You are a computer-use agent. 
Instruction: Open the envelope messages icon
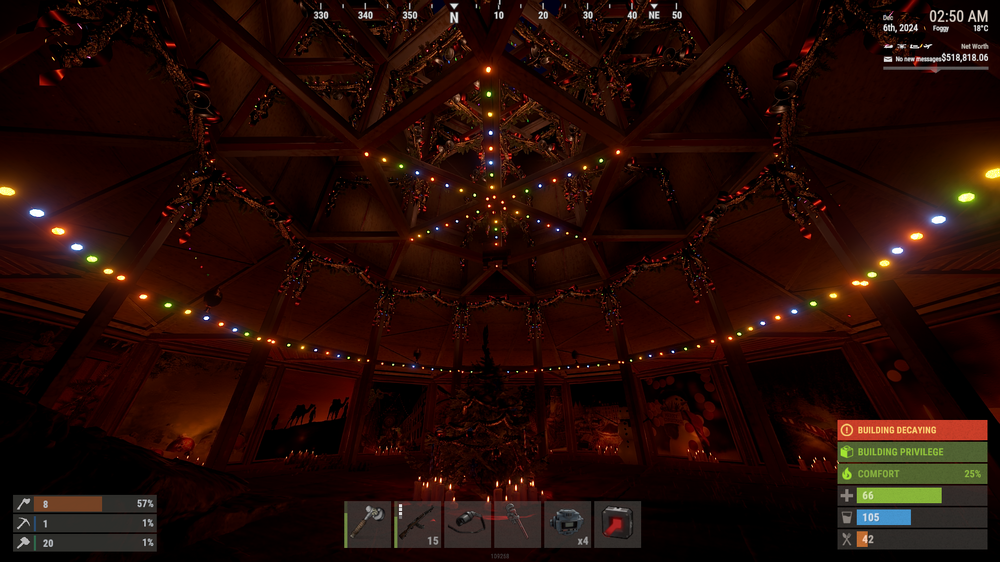tap(888, 59)
